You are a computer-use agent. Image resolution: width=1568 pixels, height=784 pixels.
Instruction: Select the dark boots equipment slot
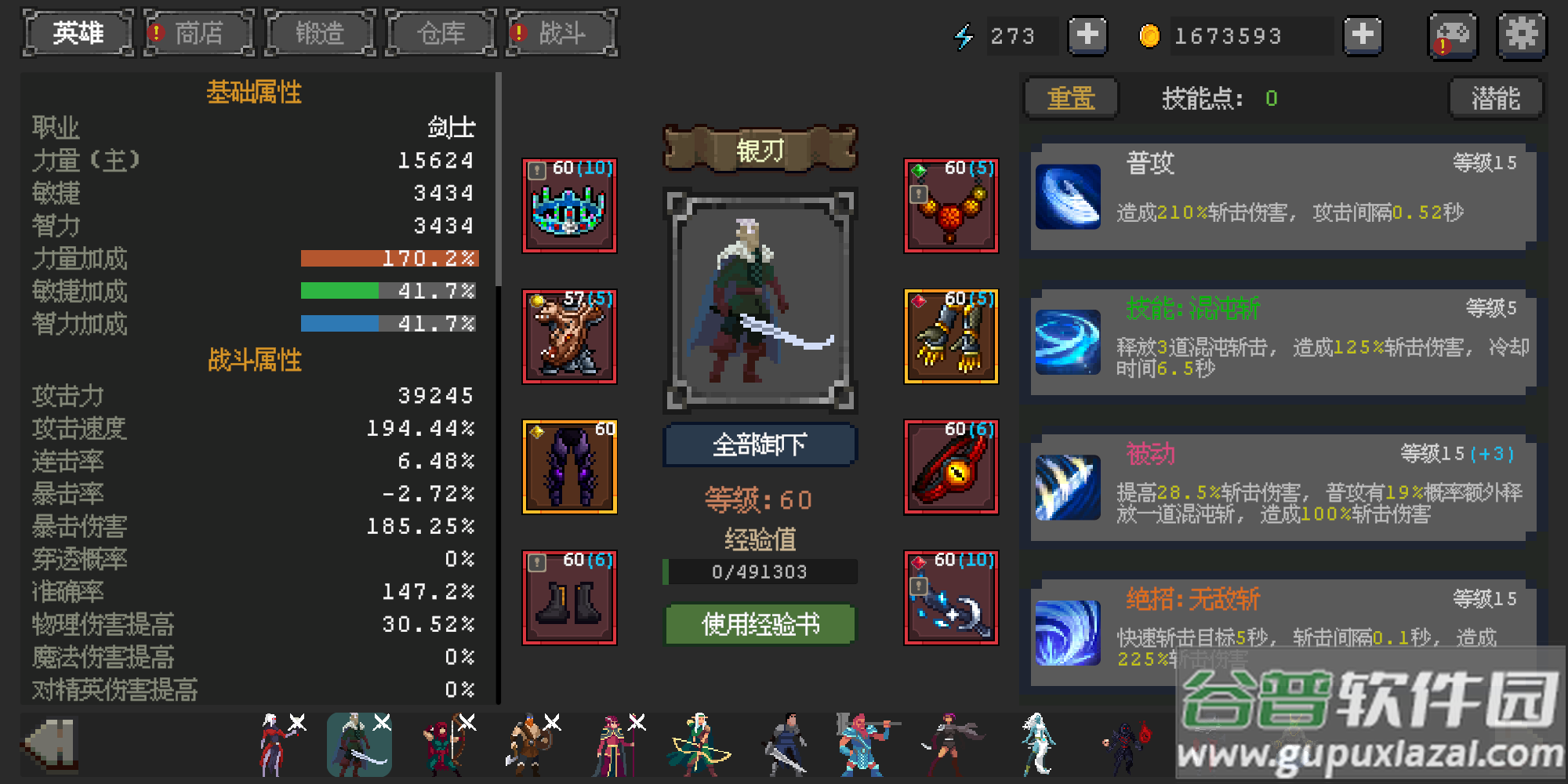[x=570, y=598]
